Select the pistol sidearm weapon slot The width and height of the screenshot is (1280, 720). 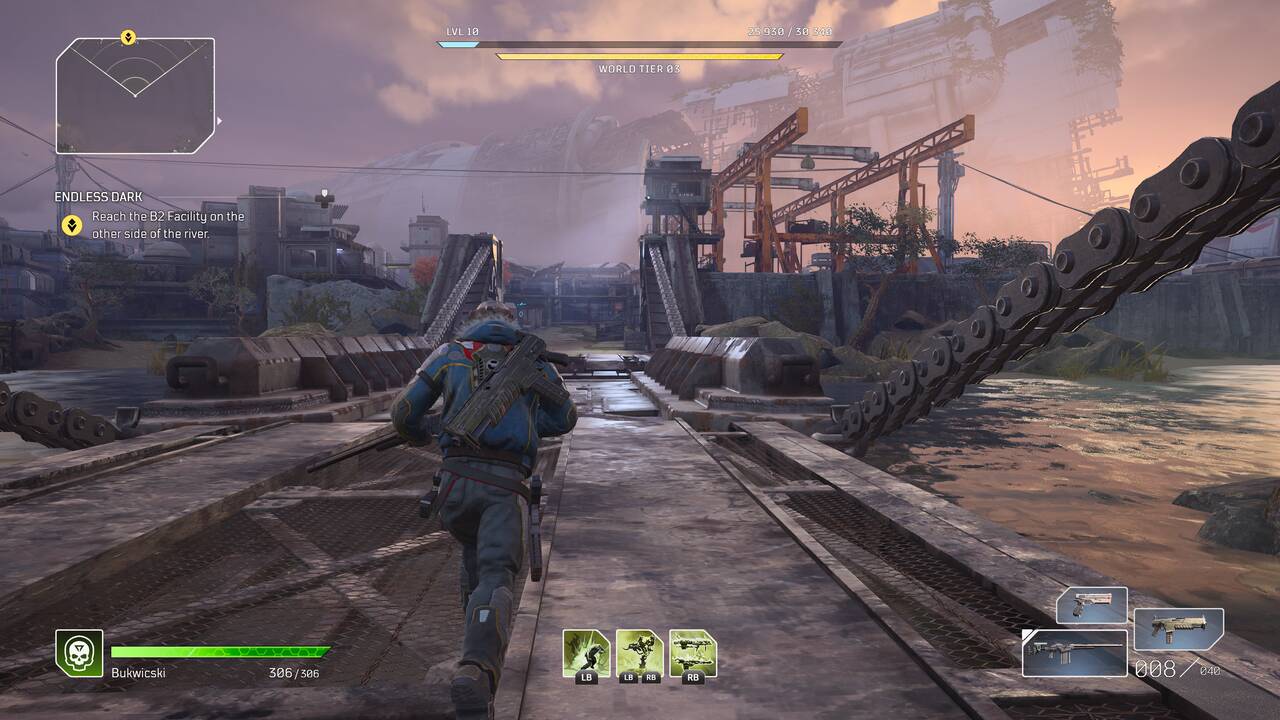click(x=1091, y=605)
